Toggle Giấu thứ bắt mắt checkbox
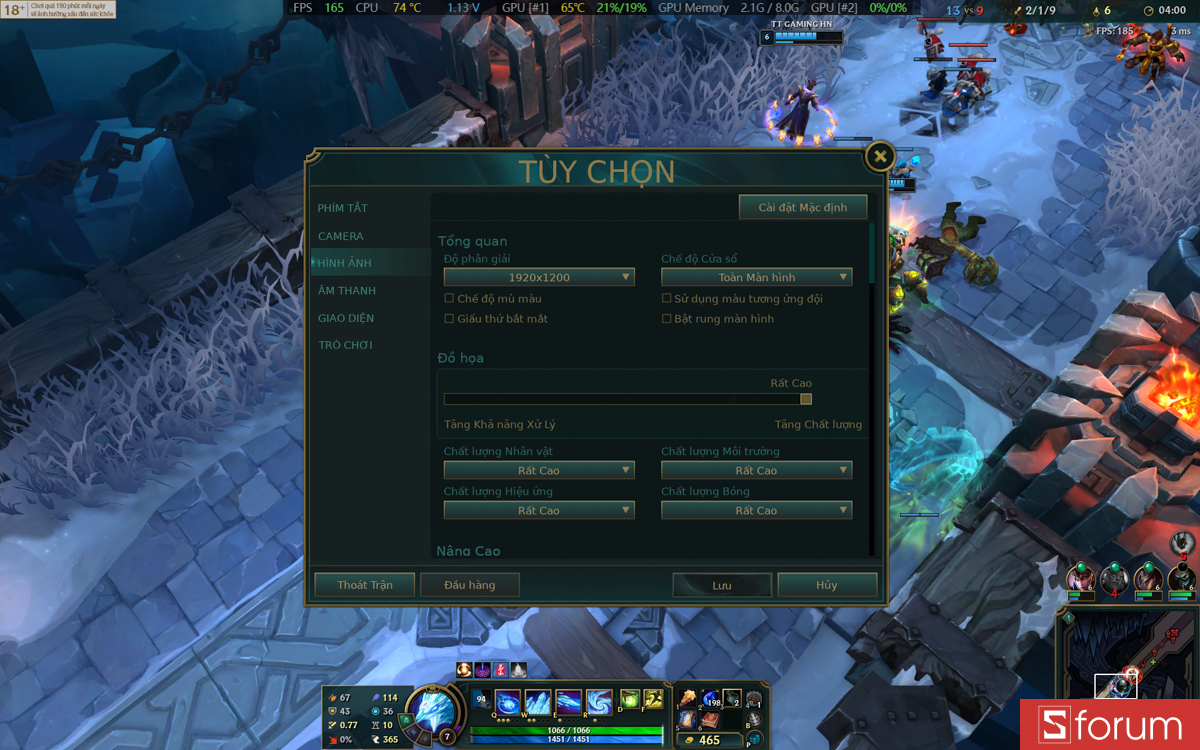The width and height of the screenshot is (1200, 750). pyautogui.click(x=449, y=319)
